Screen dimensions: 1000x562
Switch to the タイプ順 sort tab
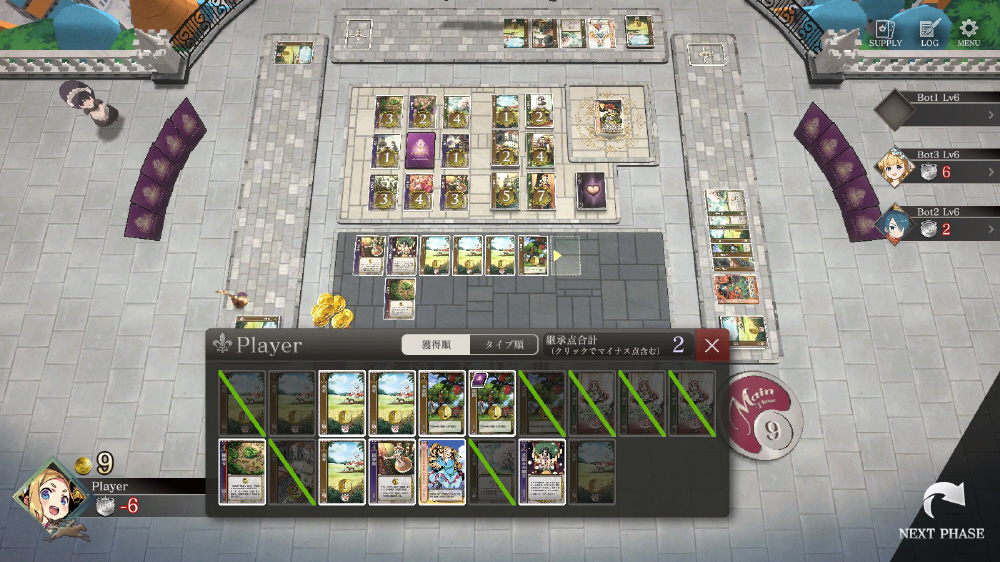pyautogui.click(x=504, y=345)
